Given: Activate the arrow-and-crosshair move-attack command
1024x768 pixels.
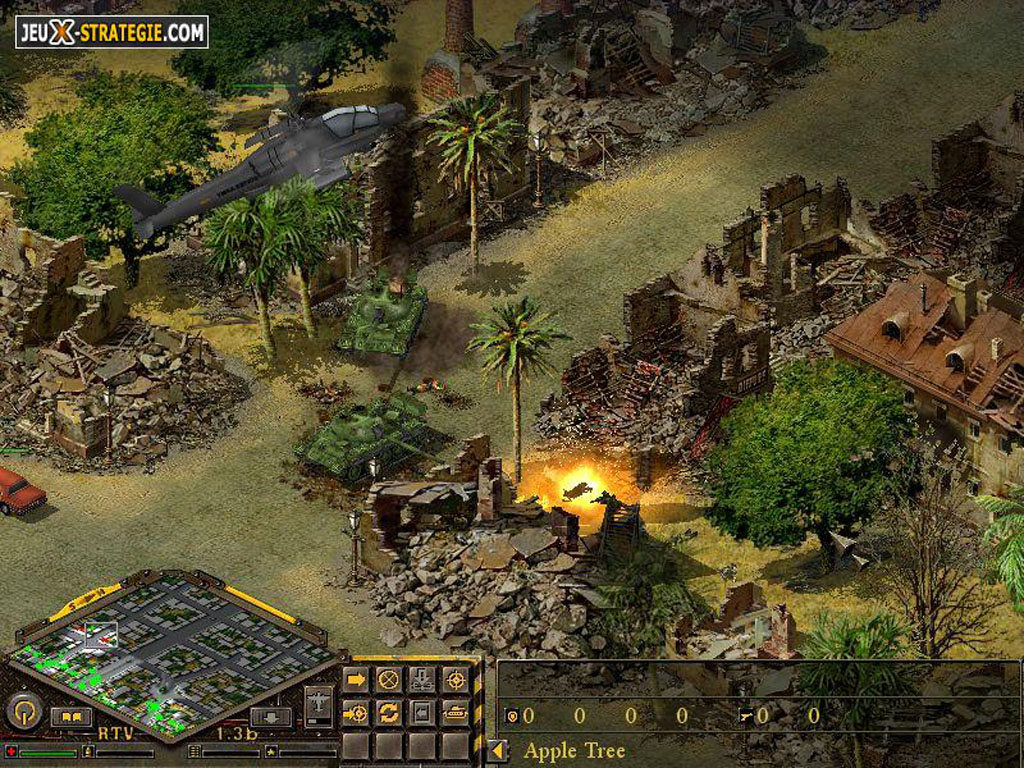Looking at the screenshot, I should point(356,712).
